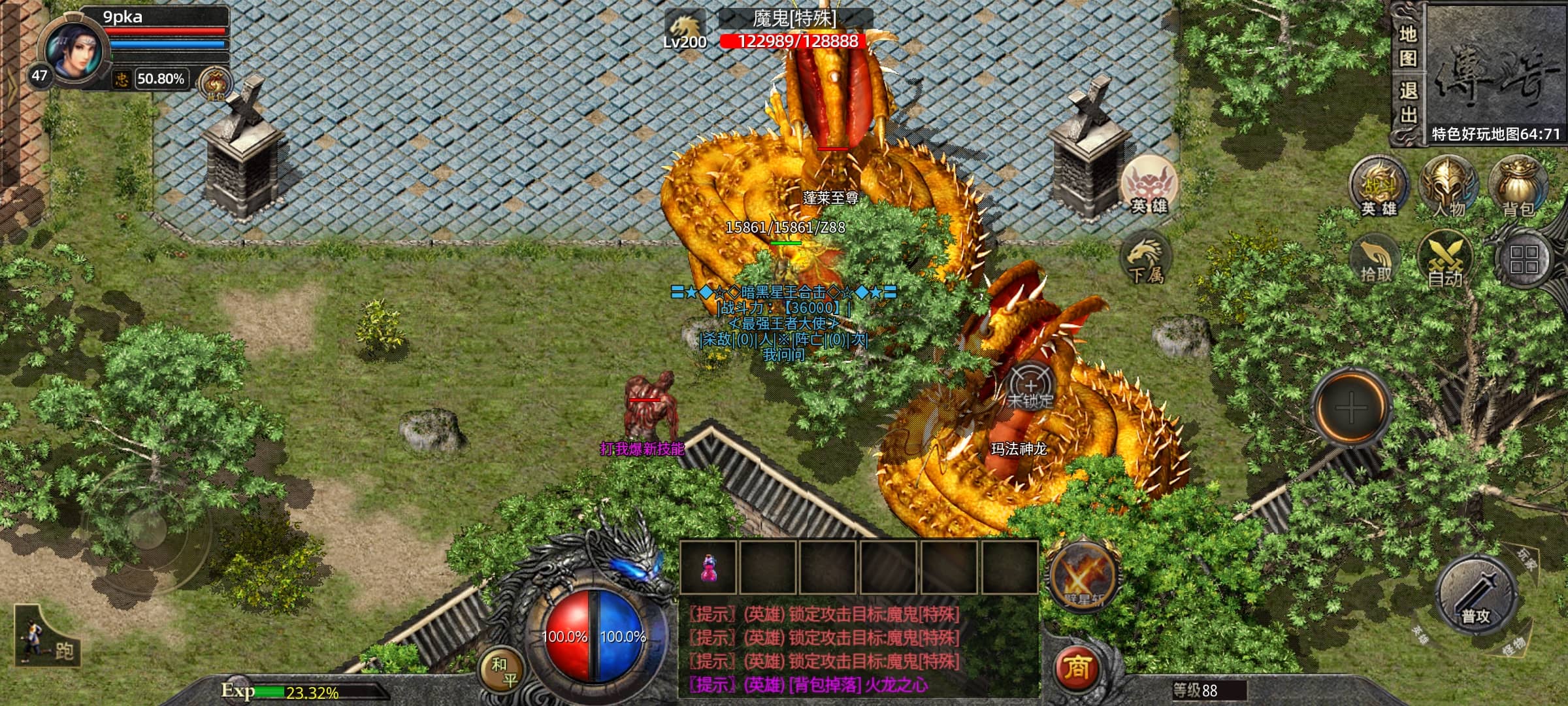
Task: Open the 战斗 英雄 hero battle icon
Action: point(1379,186)
